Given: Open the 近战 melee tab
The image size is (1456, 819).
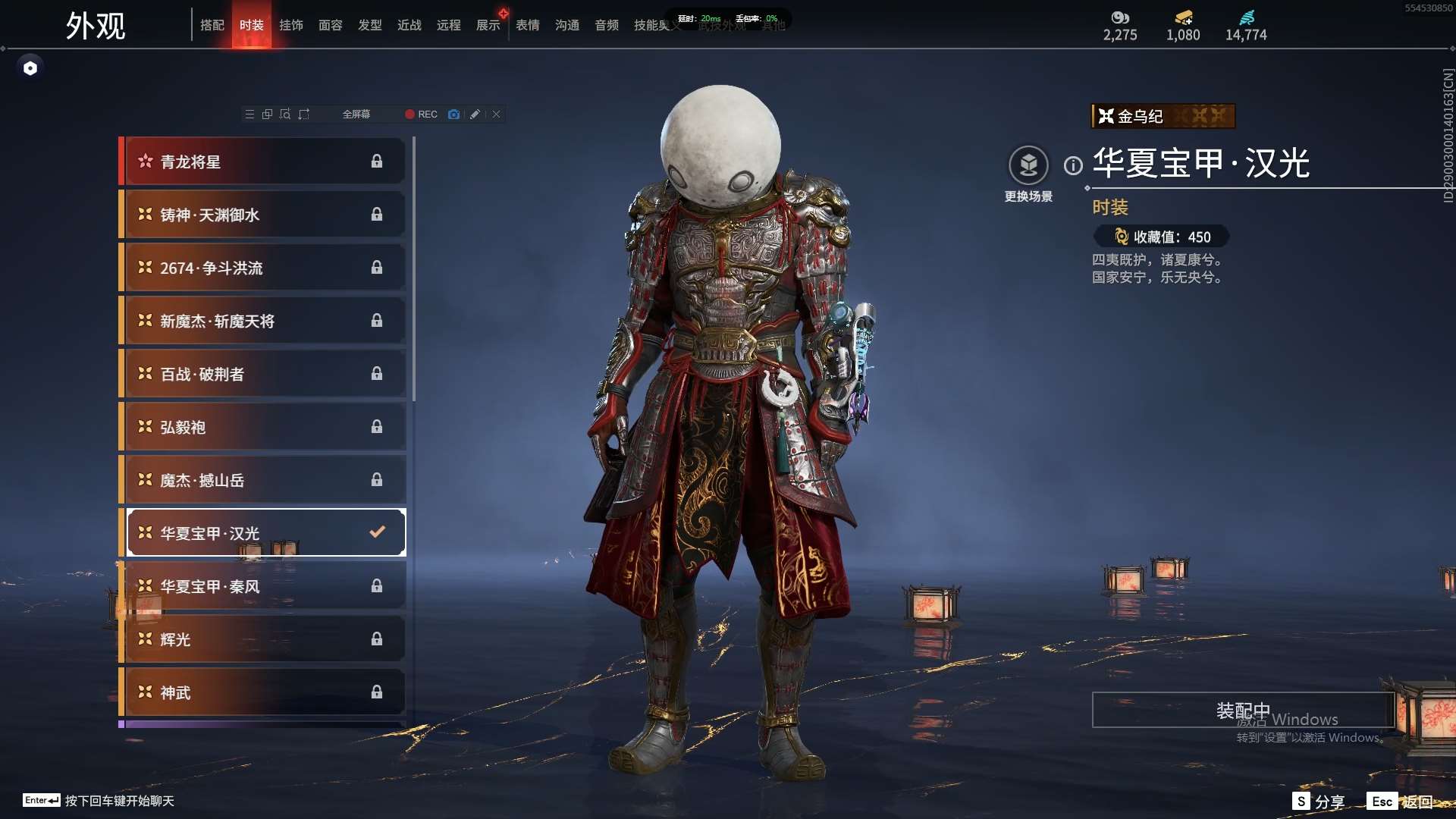Looking at the screenshot, I should [409, 25].
